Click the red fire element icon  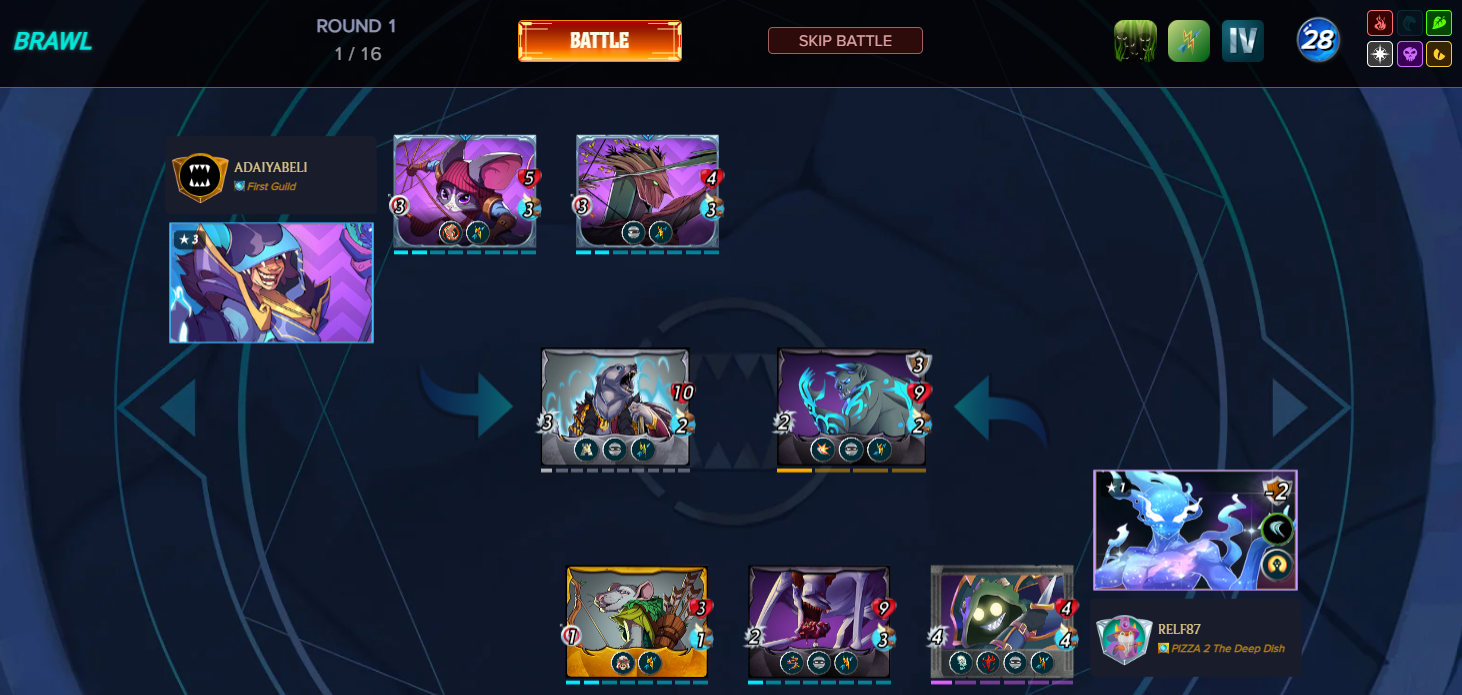point(1380,23)
